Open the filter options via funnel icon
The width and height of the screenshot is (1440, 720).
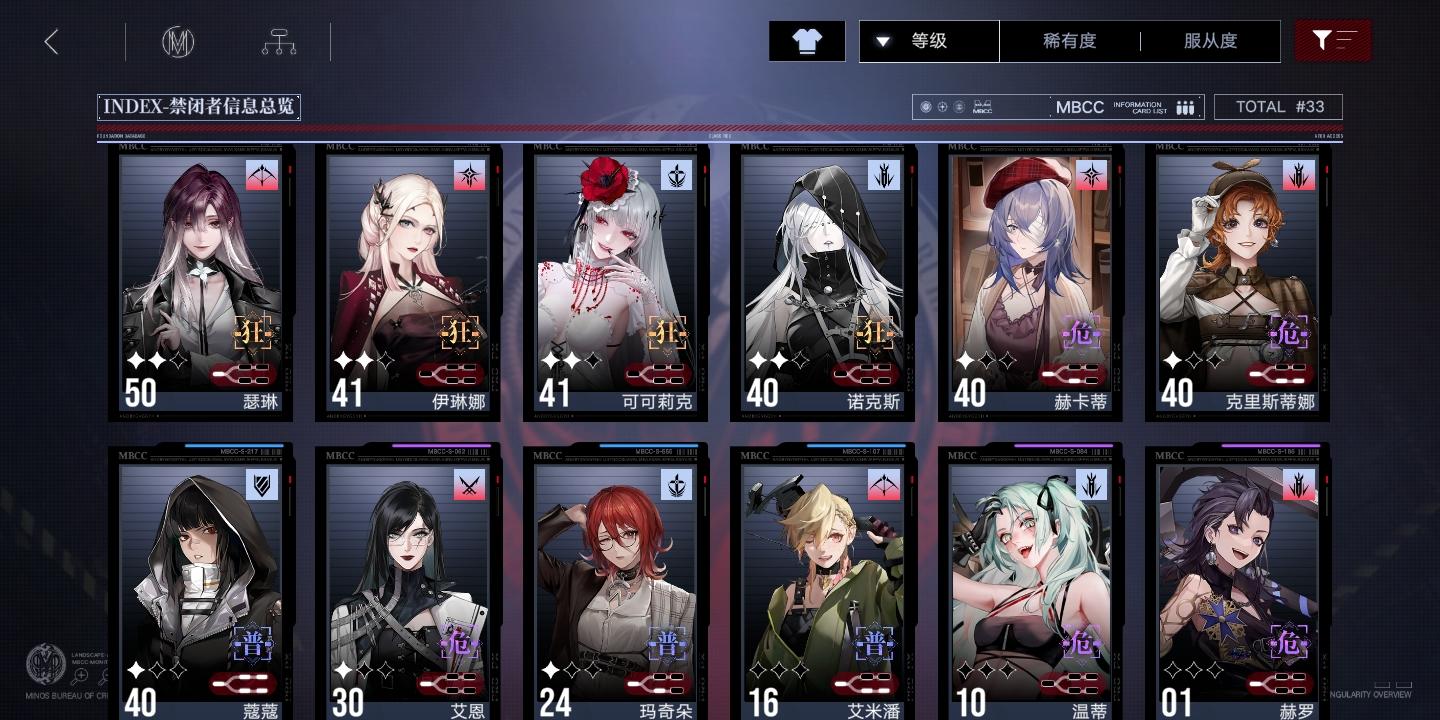pyautogui.click(x=1333, y=41)
